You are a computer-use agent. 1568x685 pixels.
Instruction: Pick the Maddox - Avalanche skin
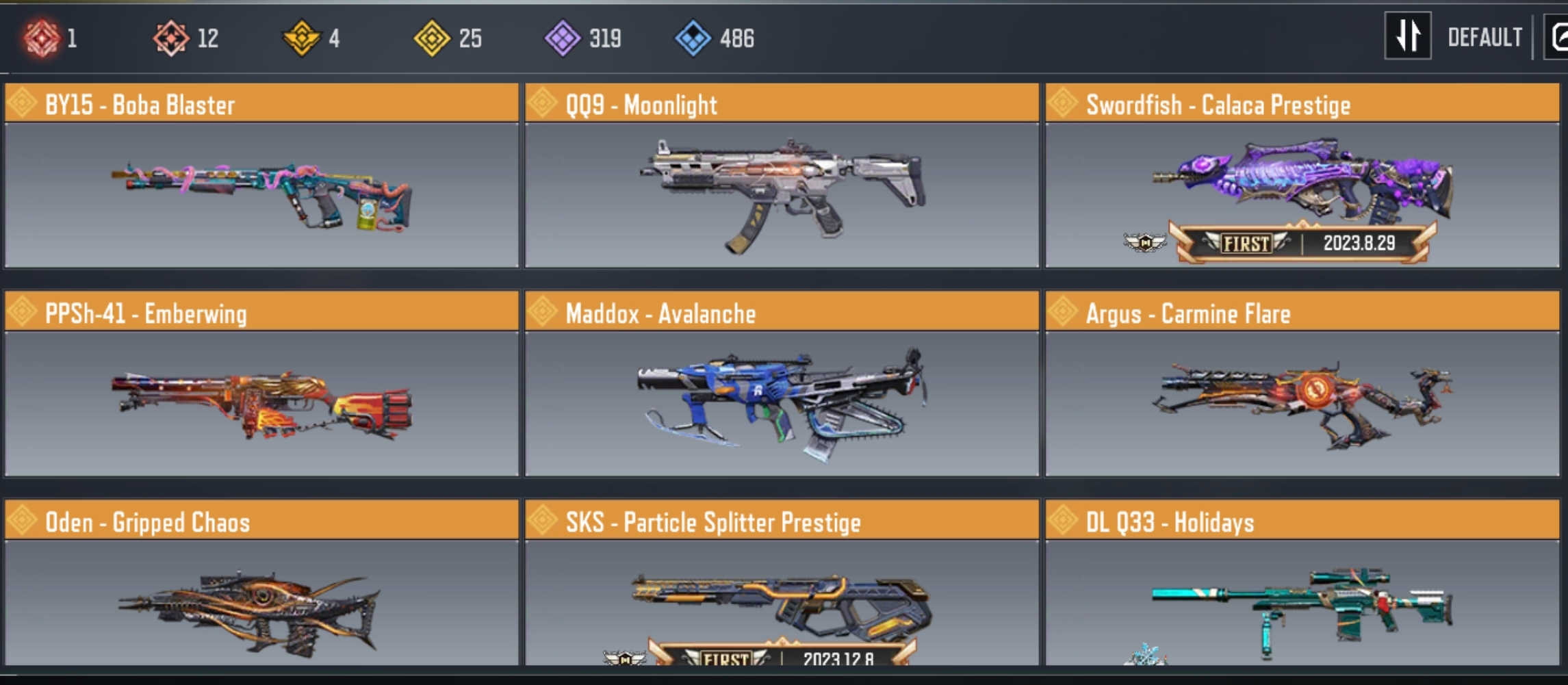[782, 385]
